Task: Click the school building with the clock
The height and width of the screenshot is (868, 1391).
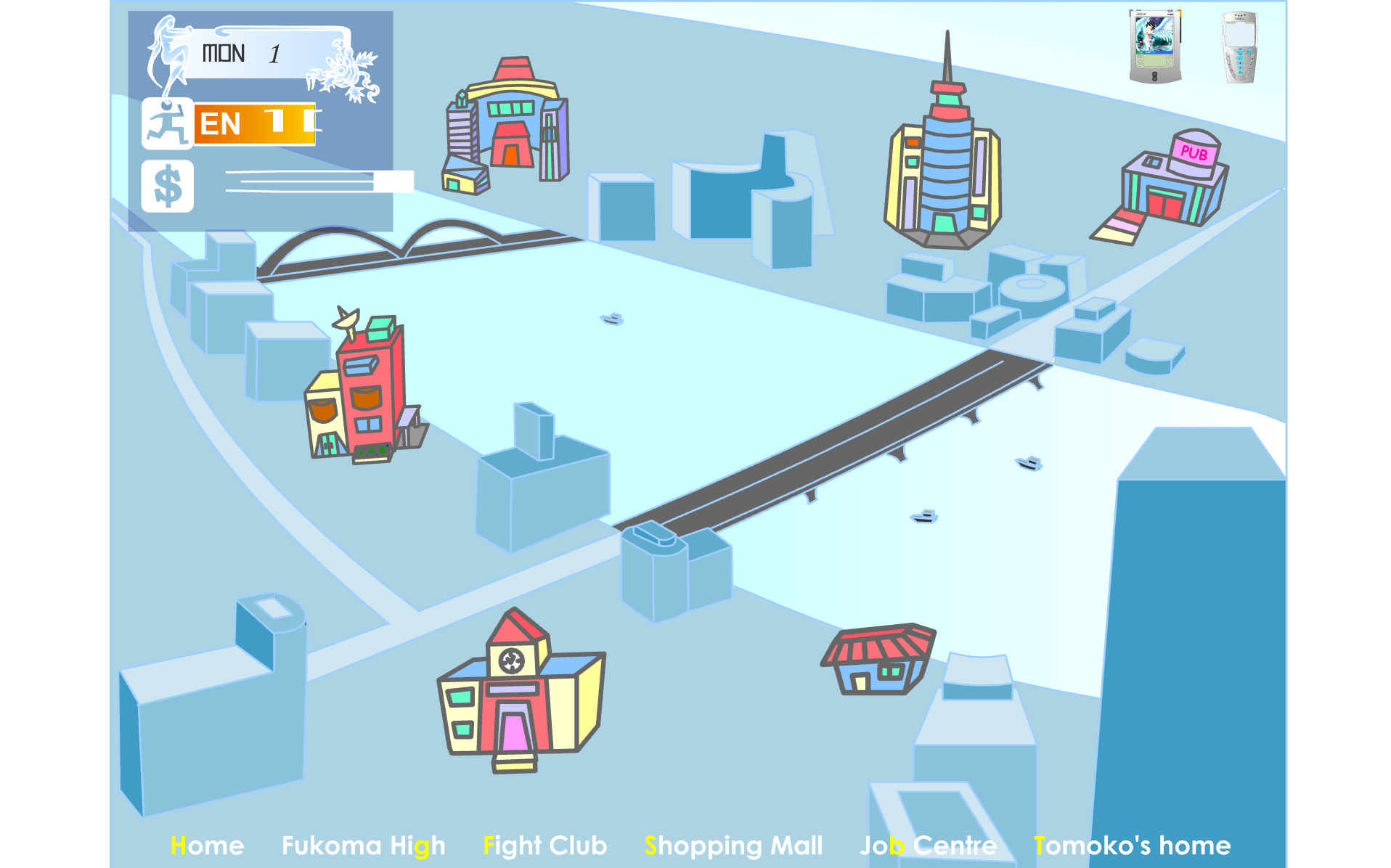Action: 519,693
